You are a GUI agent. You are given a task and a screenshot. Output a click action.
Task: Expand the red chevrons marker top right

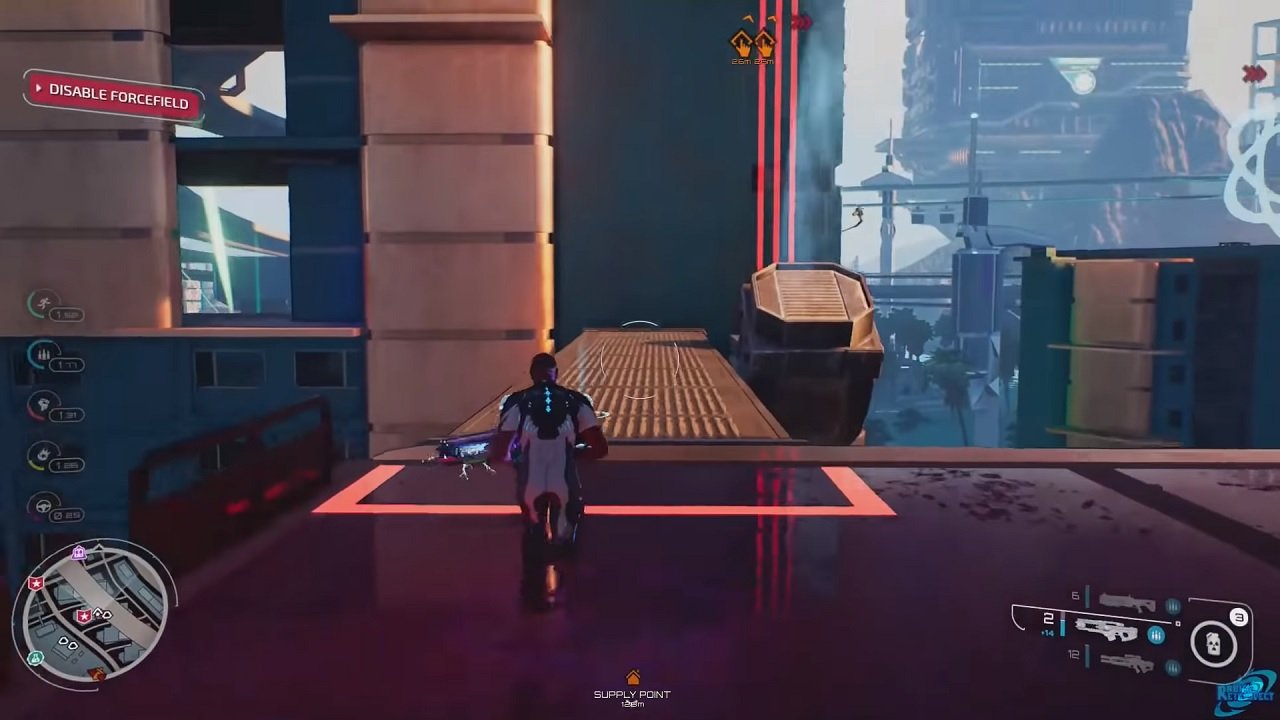[x=1252, y=73]
